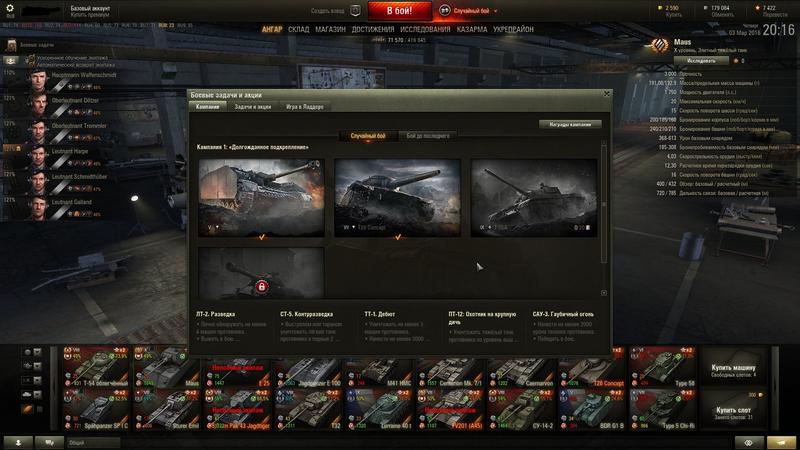
Task: Open the МАГАЗИН store menu
Action: (330, 30)
